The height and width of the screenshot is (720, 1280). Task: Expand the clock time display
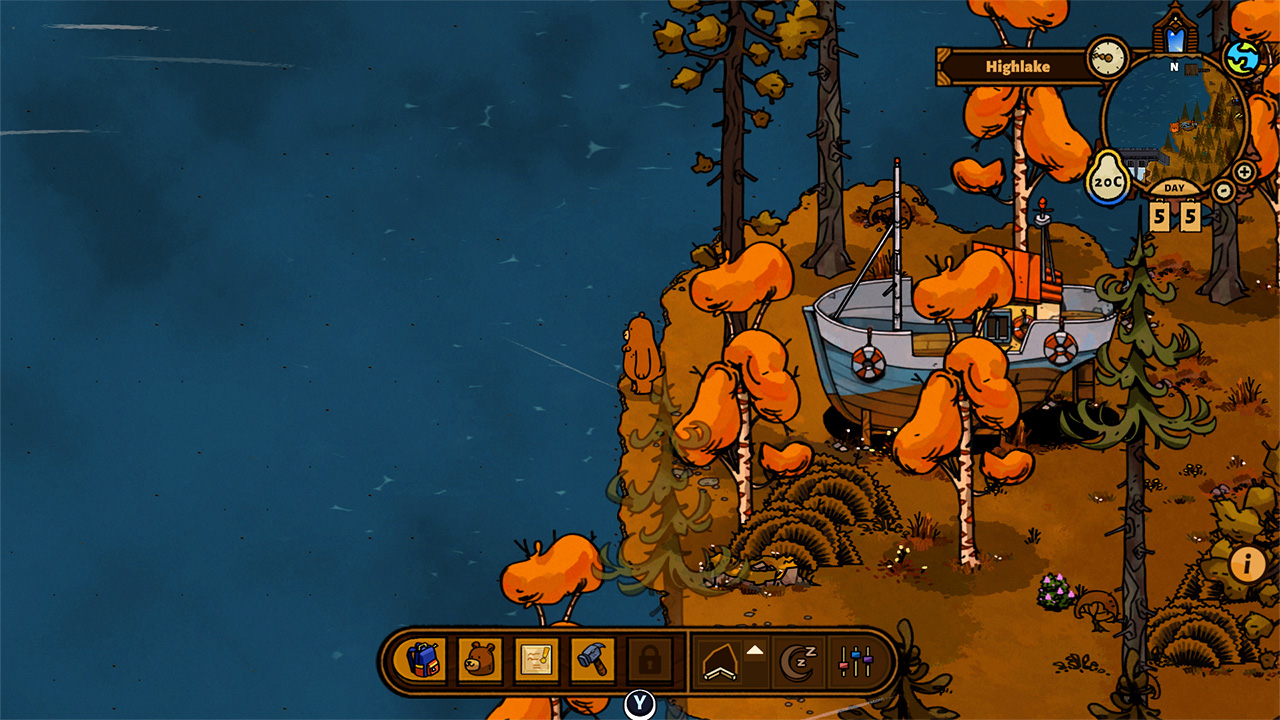pos(1107,56)
